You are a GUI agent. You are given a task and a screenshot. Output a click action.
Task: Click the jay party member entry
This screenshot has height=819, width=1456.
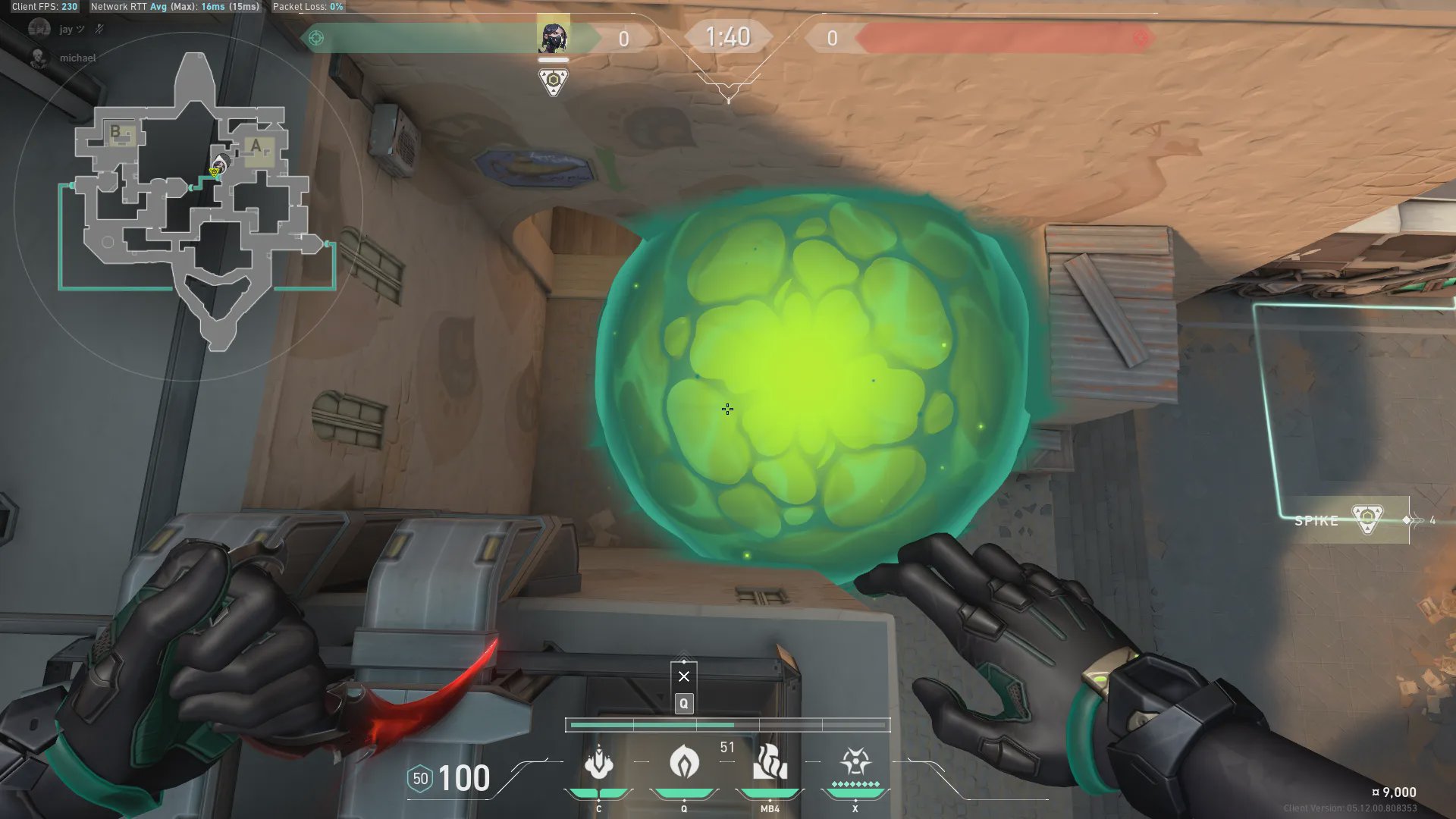(x=65, y=30)
